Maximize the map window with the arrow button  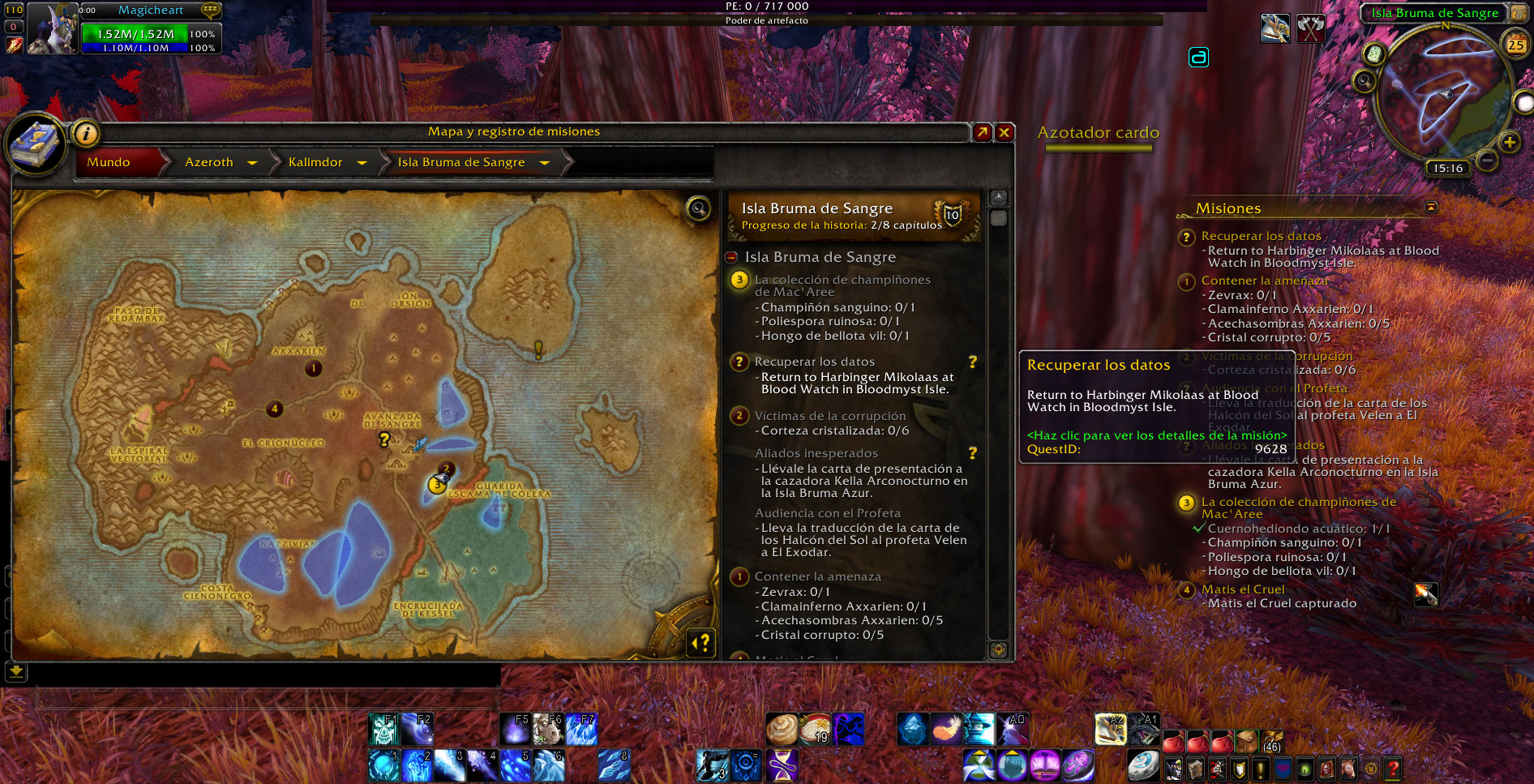[x=983, y=132]
